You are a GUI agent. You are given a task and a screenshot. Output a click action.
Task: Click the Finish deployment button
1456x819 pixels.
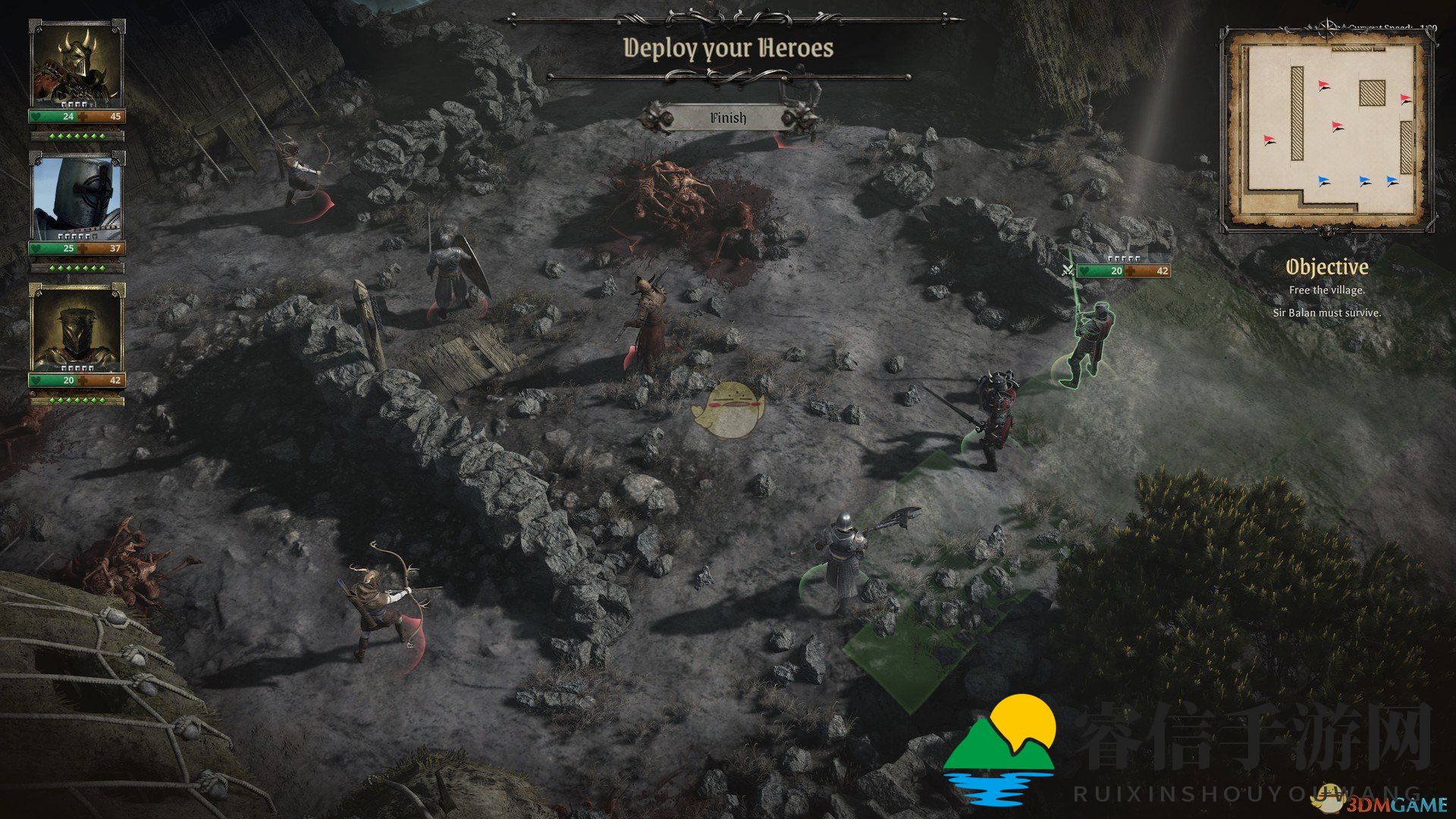point(728,118)
